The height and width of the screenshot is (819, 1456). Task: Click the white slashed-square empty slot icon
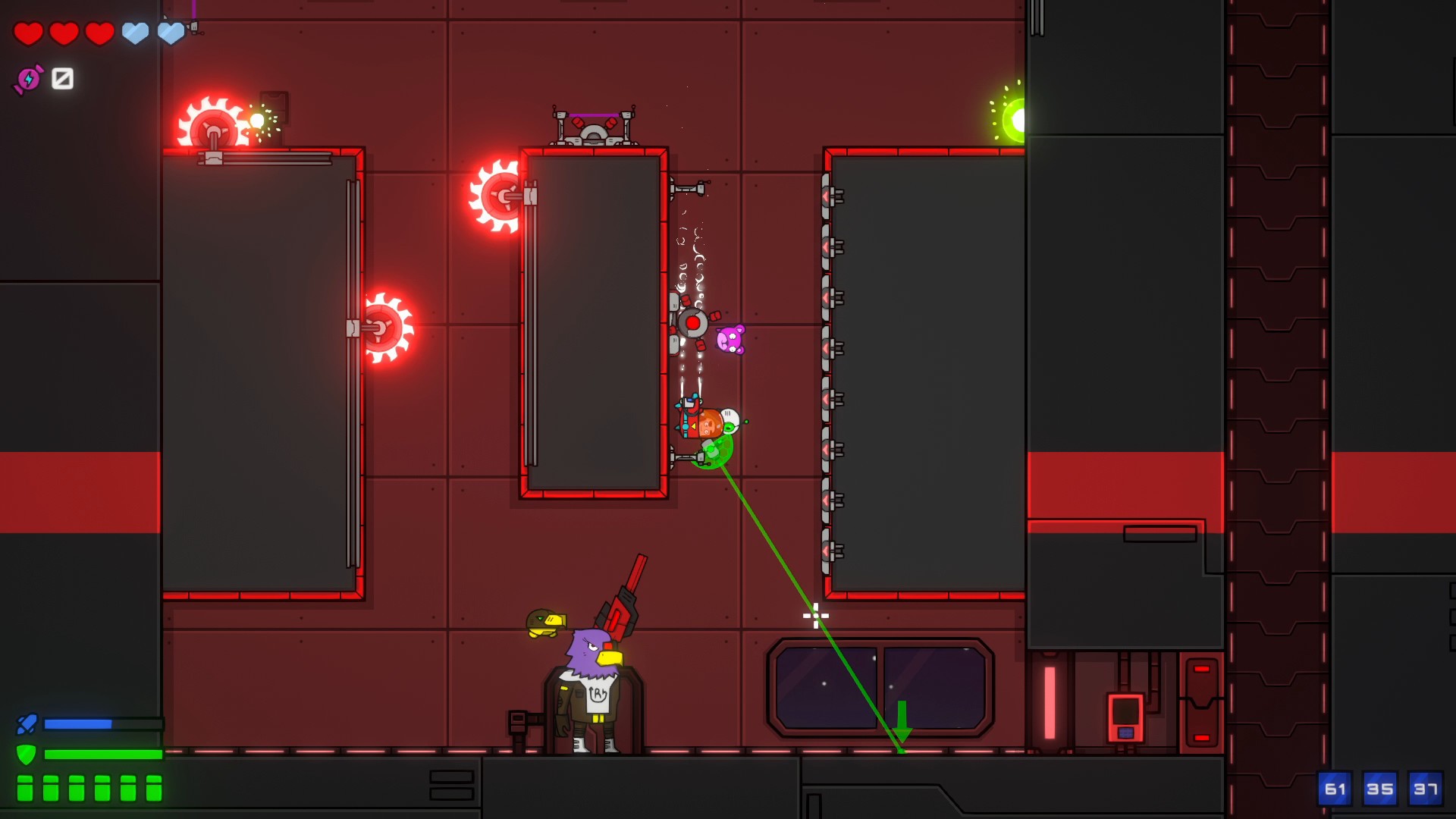62,78
